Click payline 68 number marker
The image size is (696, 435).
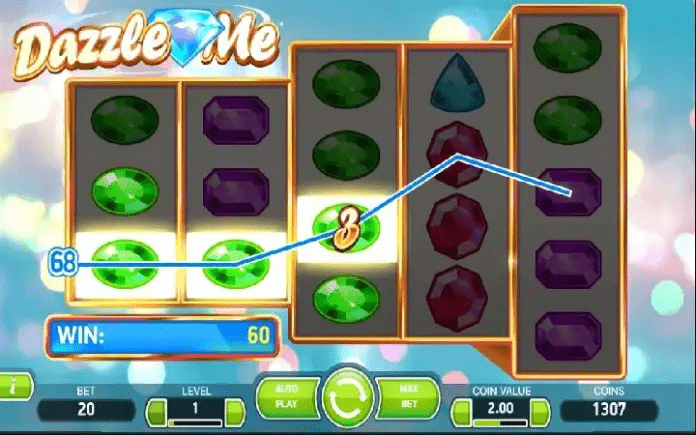[62, 263]
